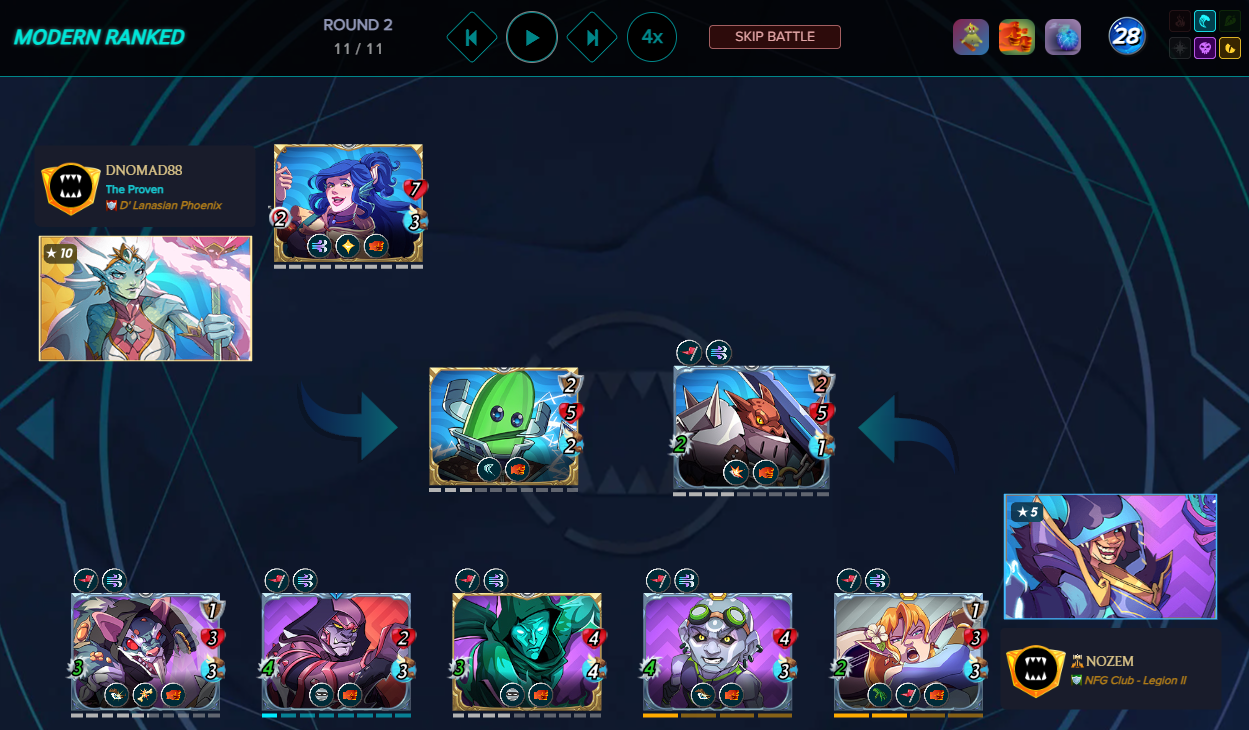The width and height of the screenshot is (1249, 730).
Task: Select the goggle-wearing gray goblin card
Action: 717,651
